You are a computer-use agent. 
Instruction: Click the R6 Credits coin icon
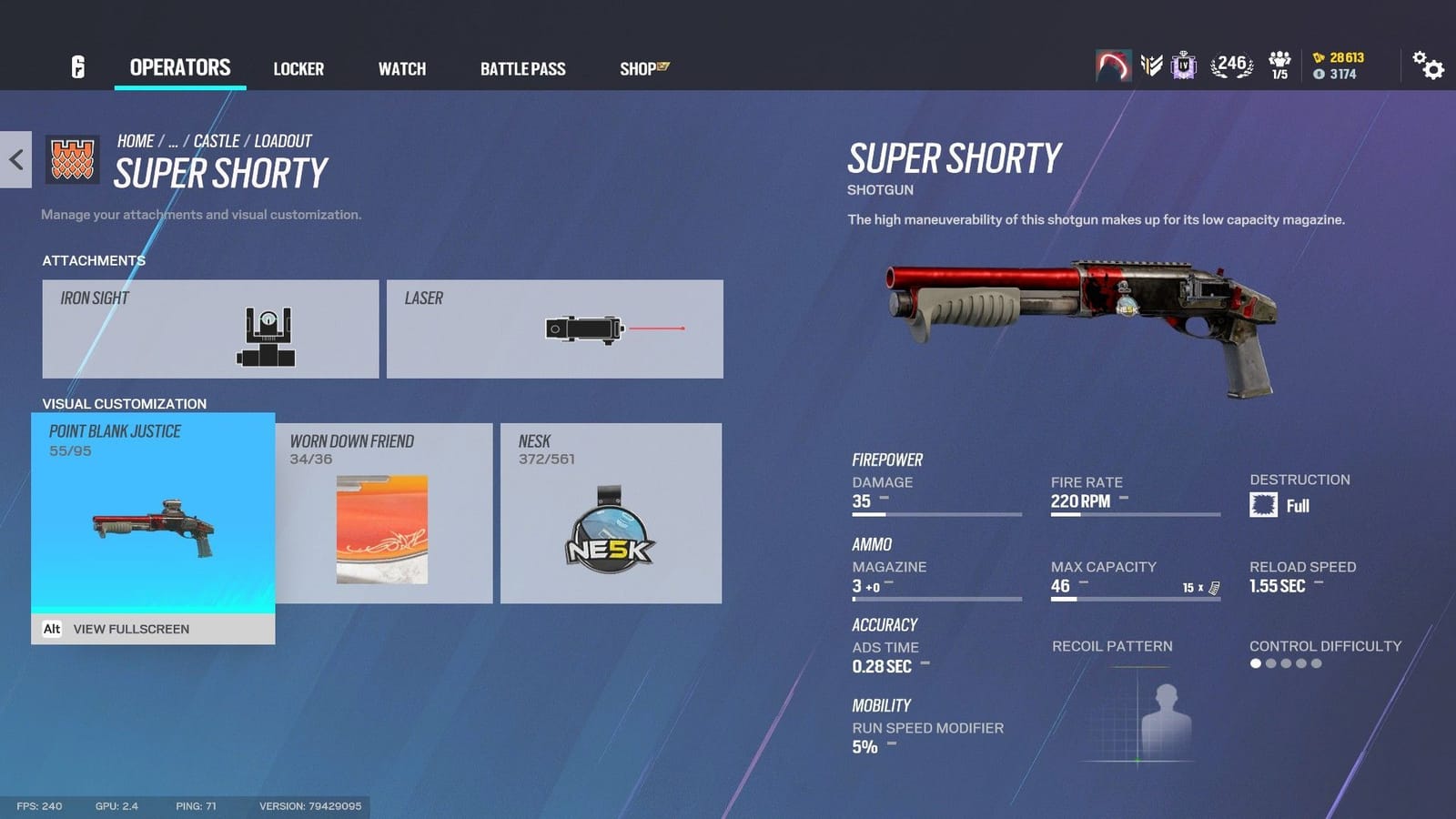pos(1319,56)
